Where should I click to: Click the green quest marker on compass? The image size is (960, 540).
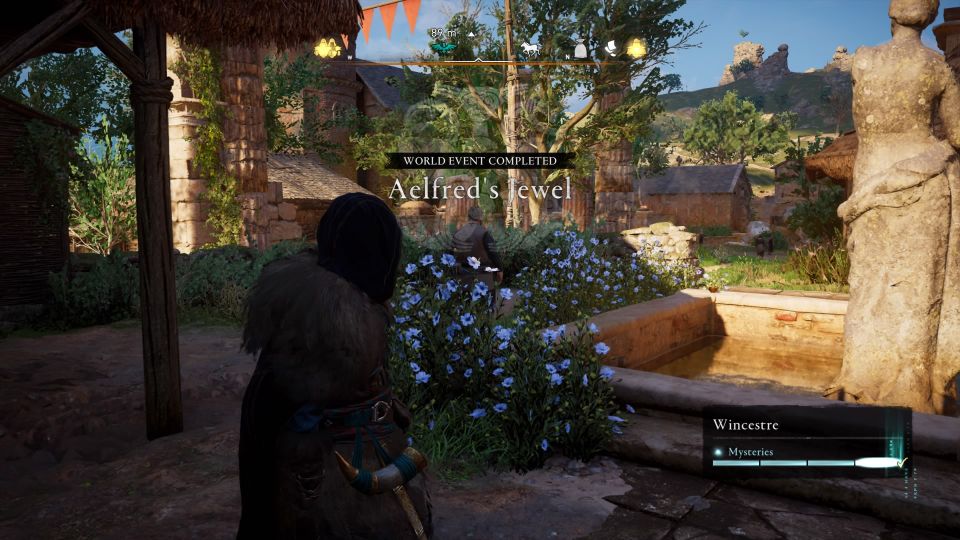click(x=443, y=46)
